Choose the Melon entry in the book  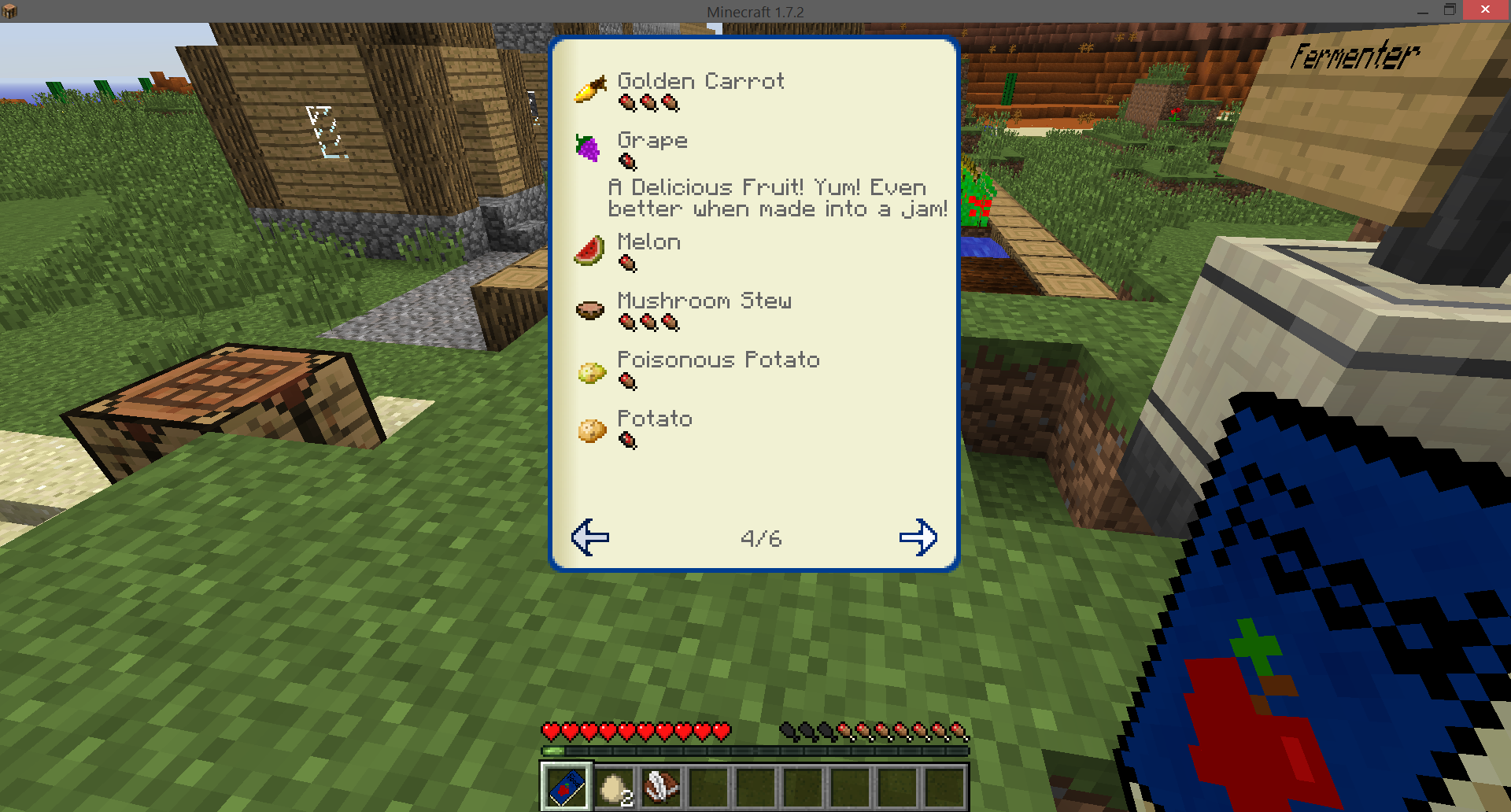pyautogui.click(x=648, y=242)
